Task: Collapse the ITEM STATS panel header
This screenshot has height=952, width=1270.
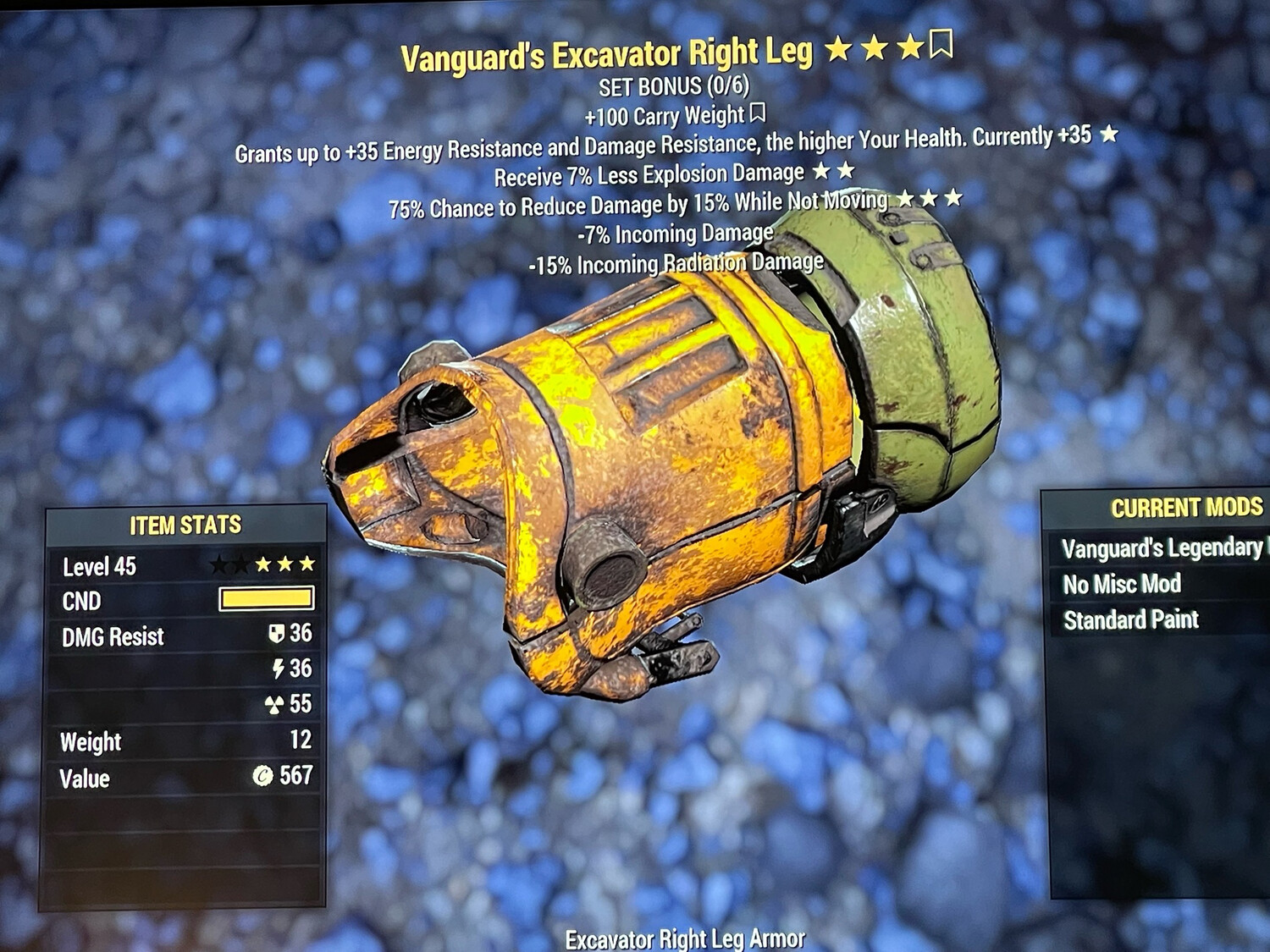Action: (x=185, y=524)
